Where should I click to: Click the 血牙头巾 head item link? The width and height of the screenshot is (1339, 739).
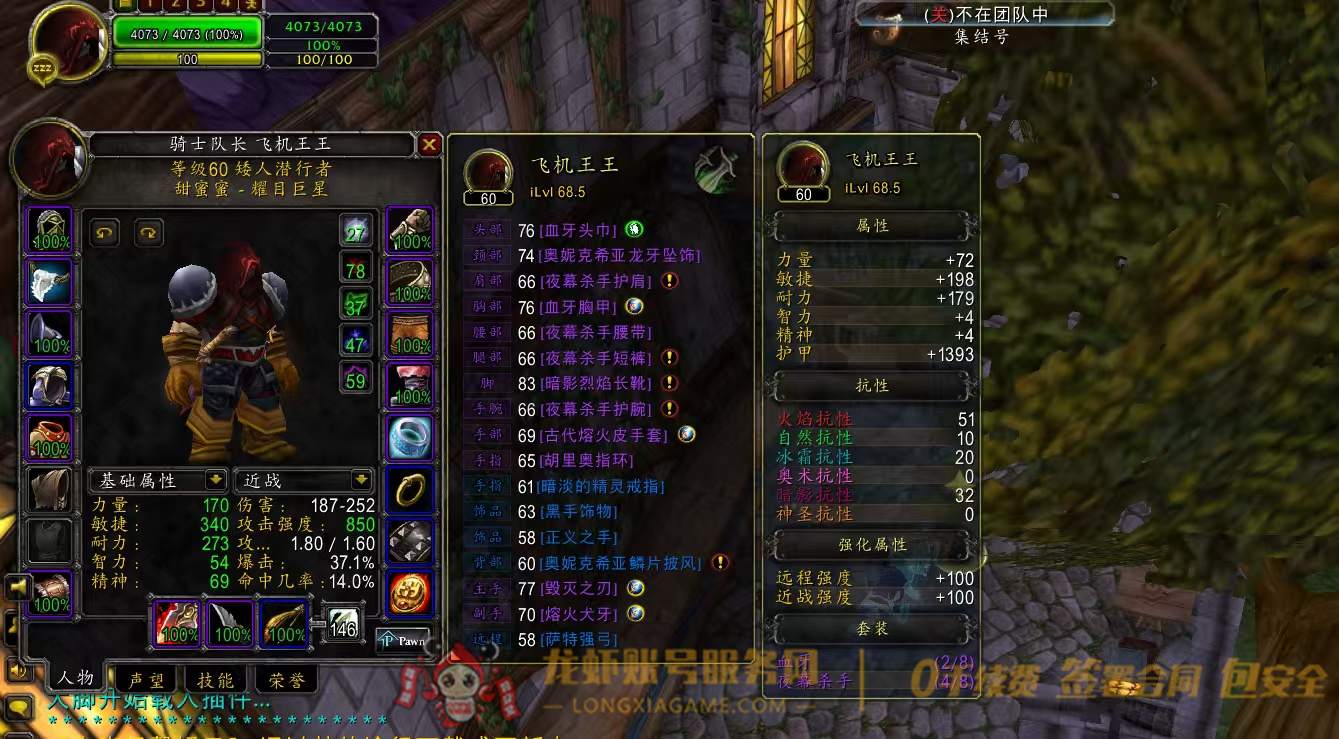[580, 230]
